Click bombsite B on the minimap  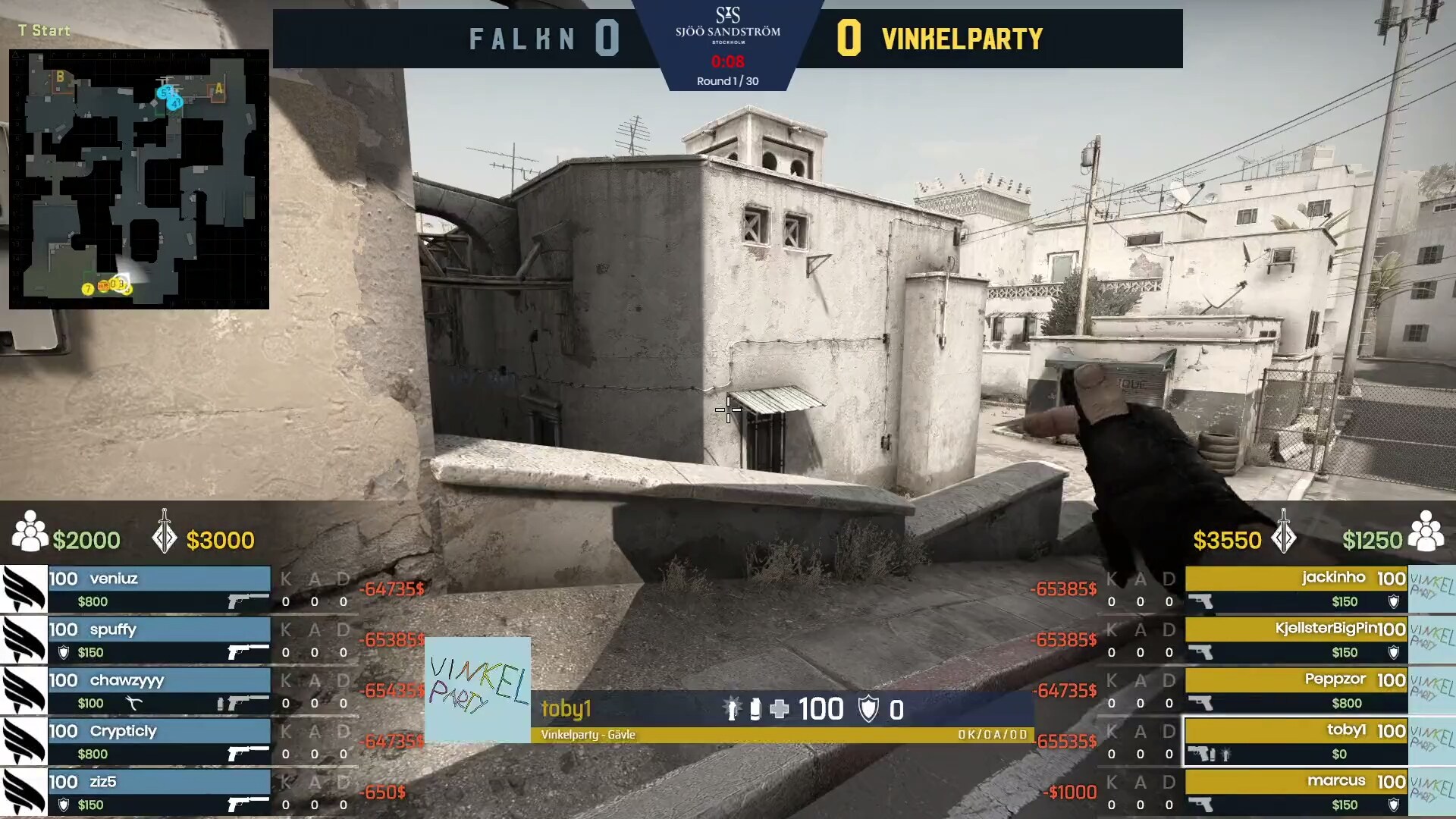(59, 76)
